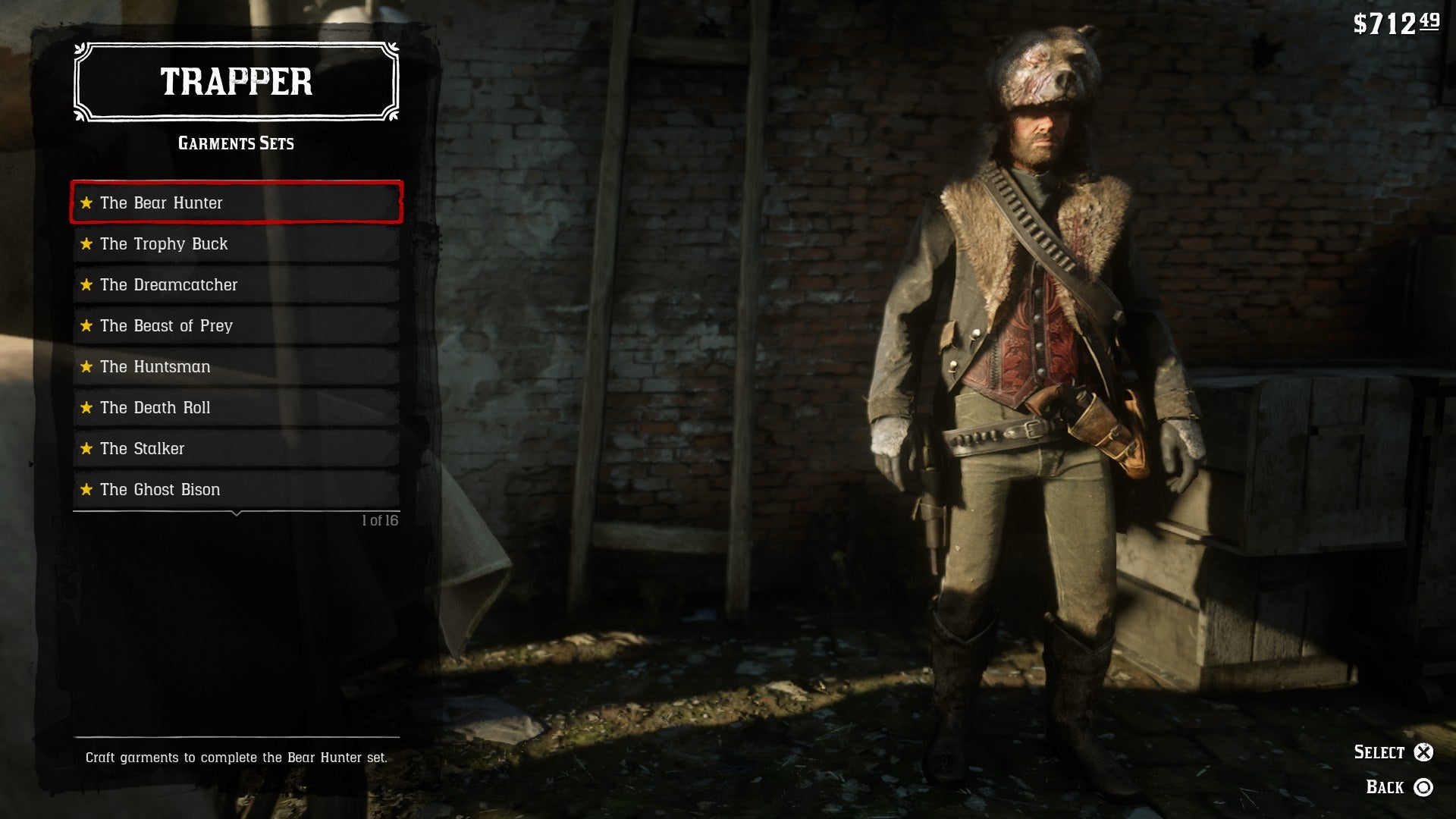This screenshot has width=1456, height=819.
Task: Select The Ghost Bison set
Action: 236,489
